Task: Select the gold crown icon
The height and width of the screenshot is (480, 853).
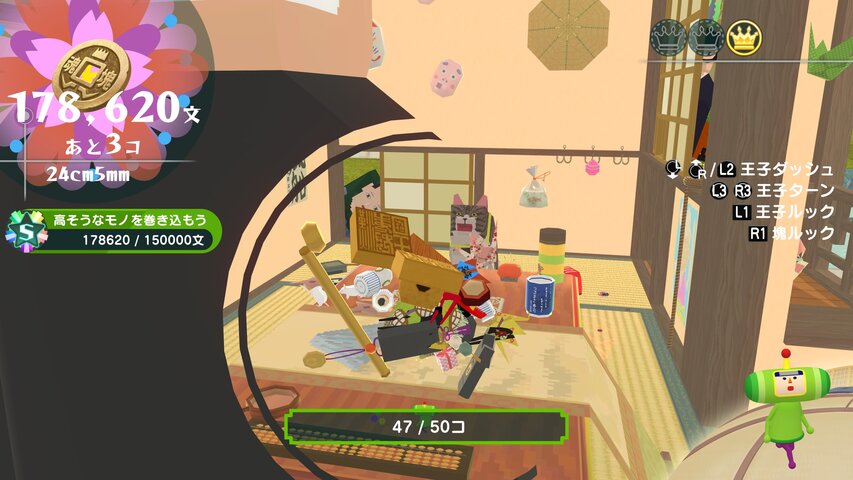Action: click(743, 37)
